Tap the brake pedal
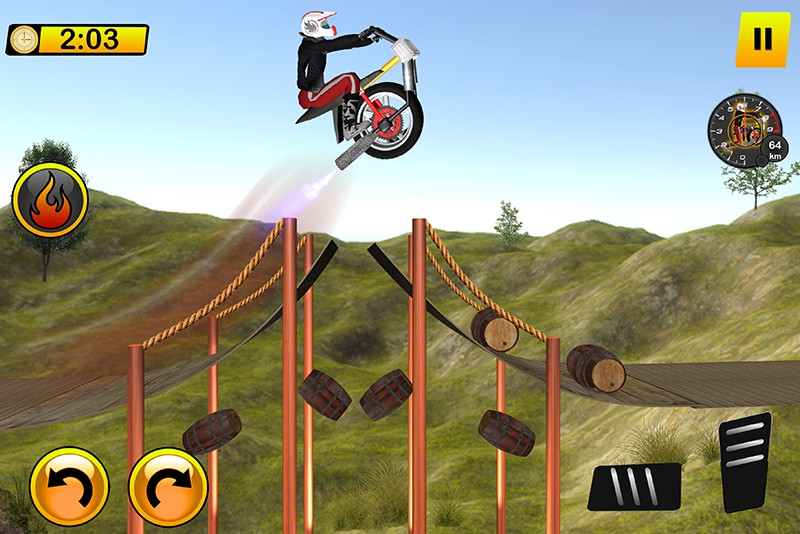The image size is (800, 534). coord(634,487)
